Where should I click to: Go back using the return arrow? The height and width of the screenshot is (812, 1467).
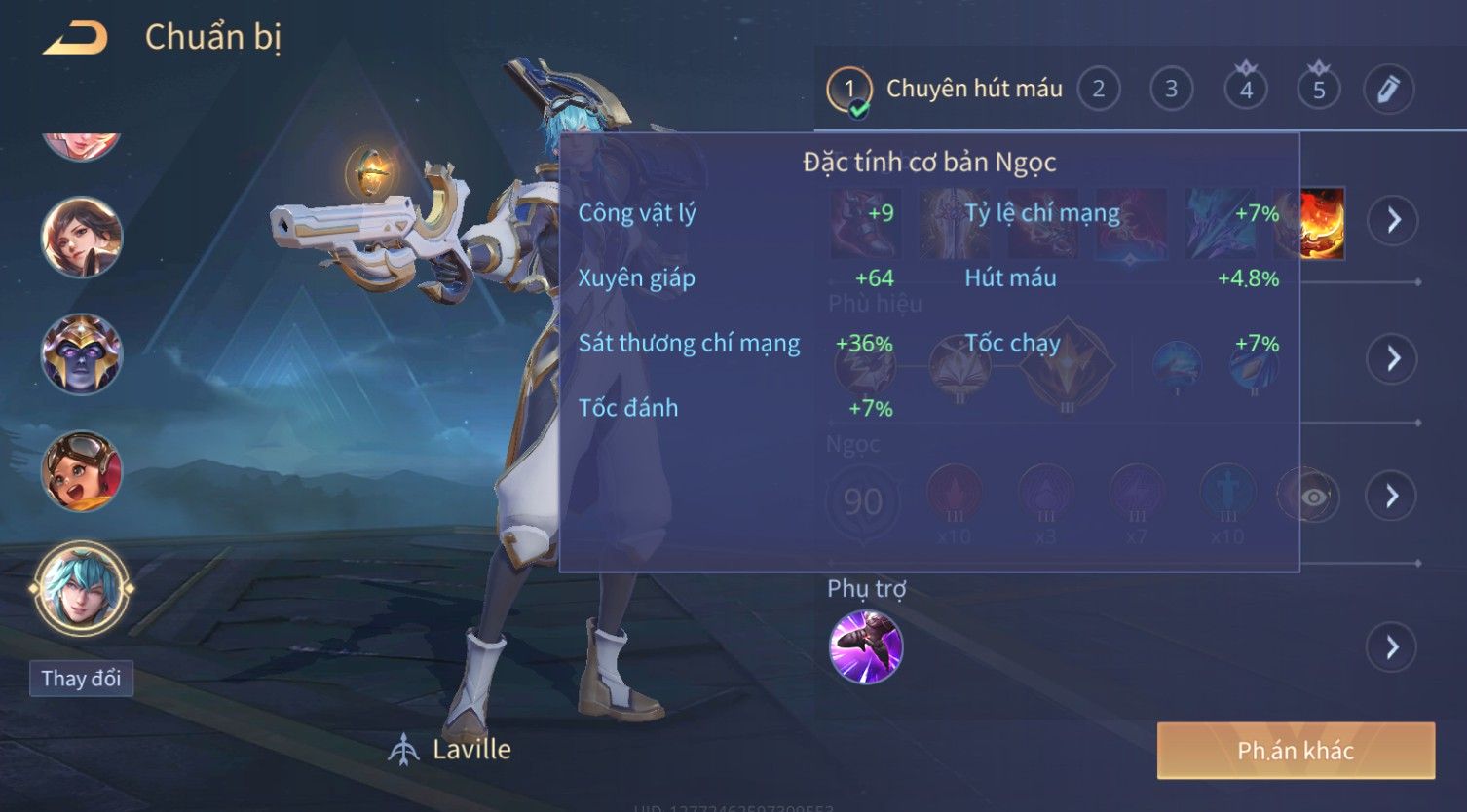pos(76,39)
